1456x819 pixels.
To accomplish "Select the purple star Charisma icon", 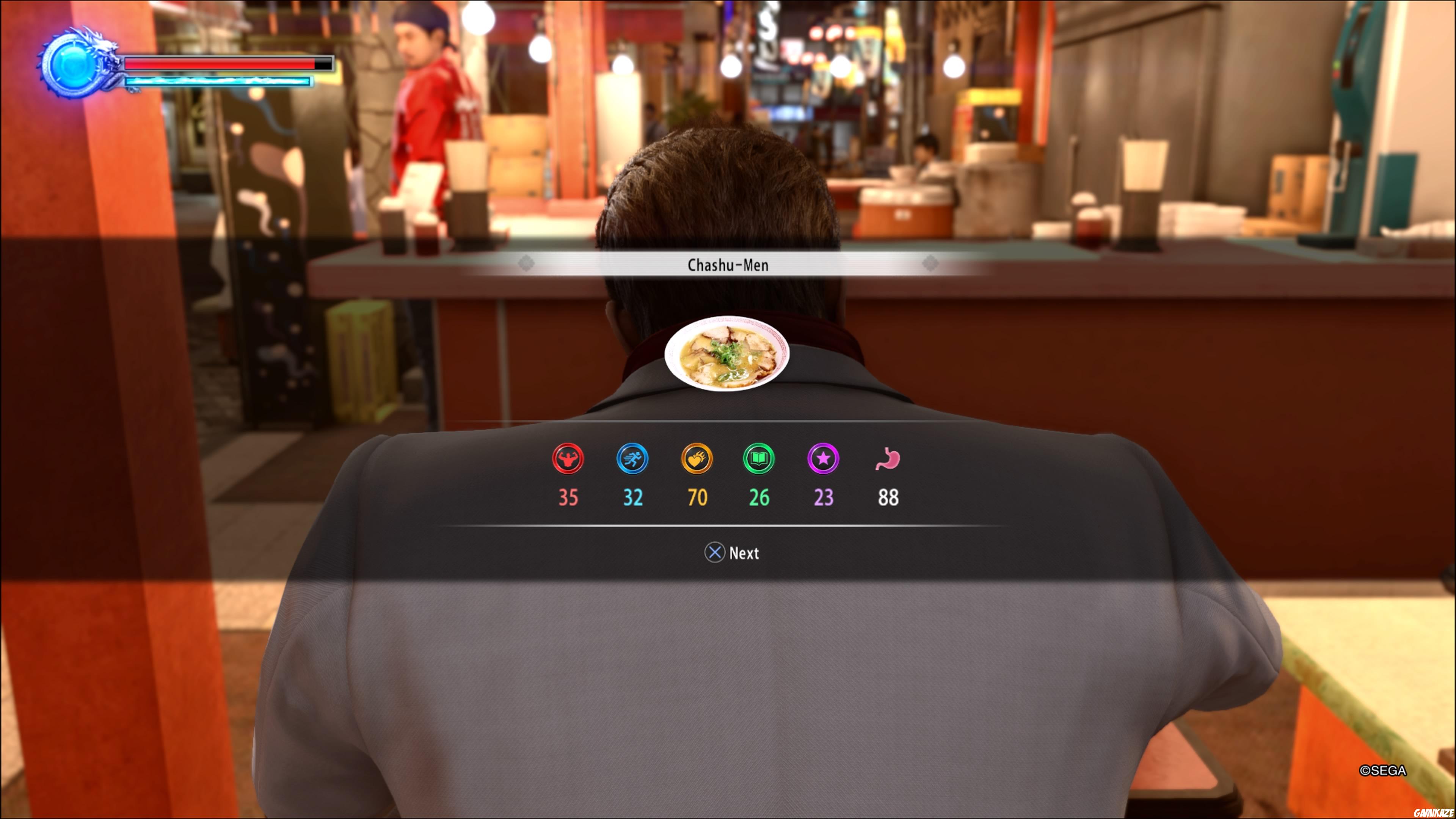I will [x=823, y=460].
